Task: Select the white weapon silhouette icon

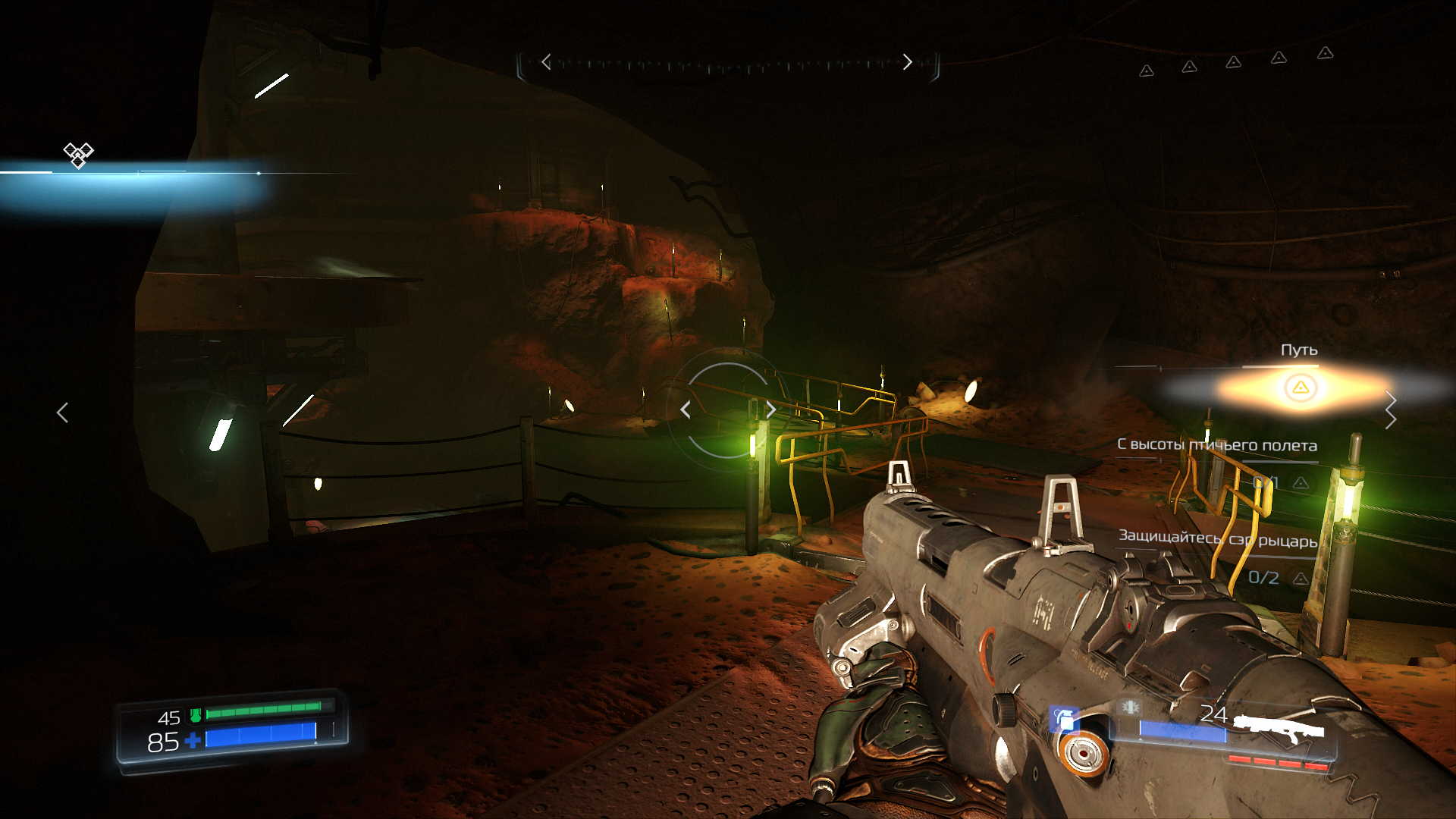Action: click(1279, 728)
